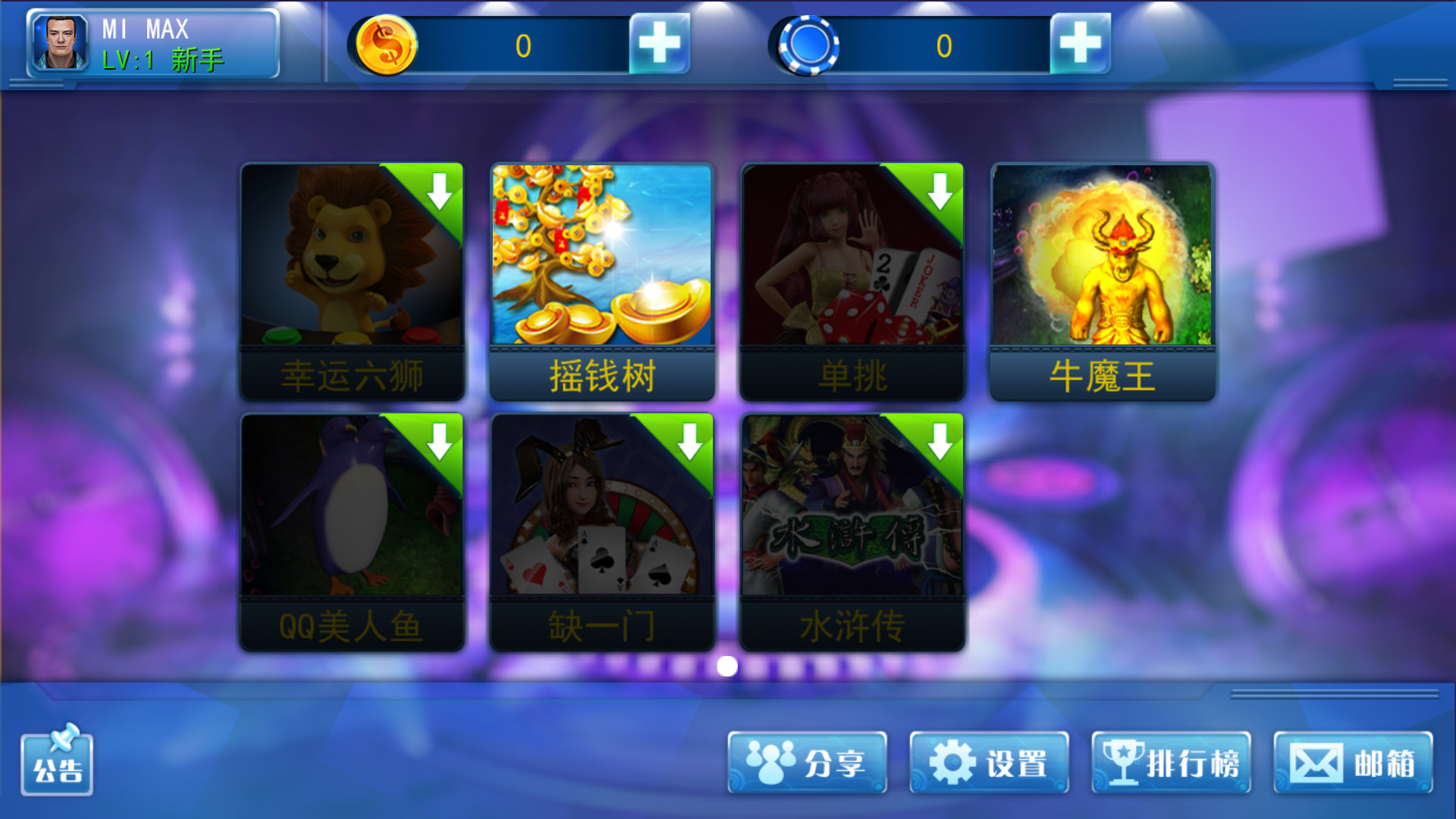The height and width of the screenshot is (819, 1456).
Task: Download the 单挑 game
Action: point(941,191)
